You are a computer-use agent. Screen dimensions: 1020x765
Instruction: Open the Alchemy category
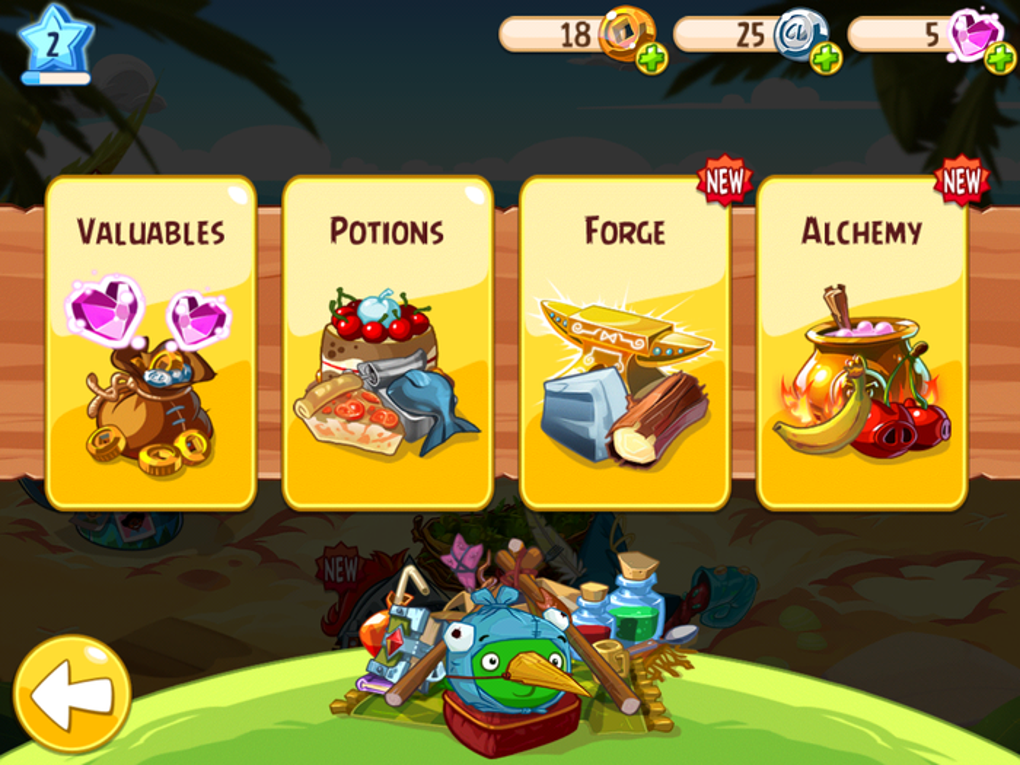(x=861, y=342)
